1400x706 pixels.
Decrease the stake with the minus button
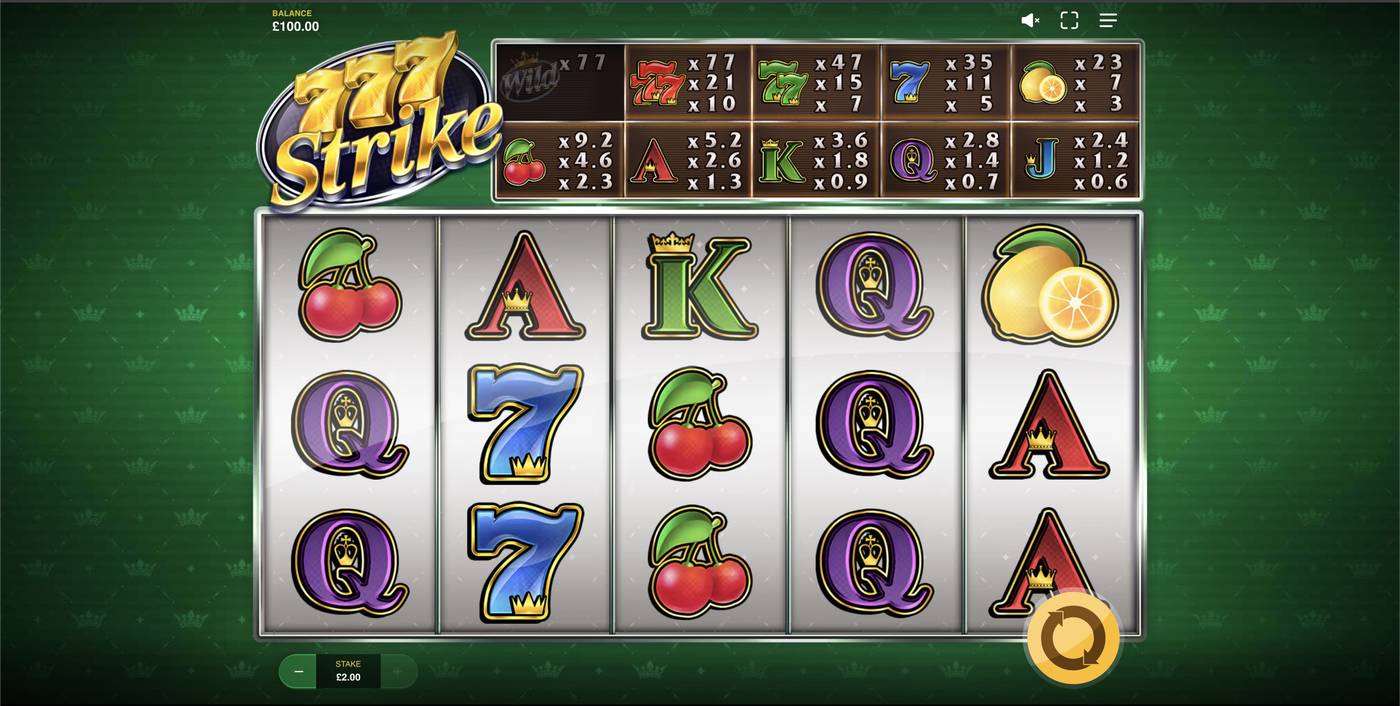(x=298, y=671)
